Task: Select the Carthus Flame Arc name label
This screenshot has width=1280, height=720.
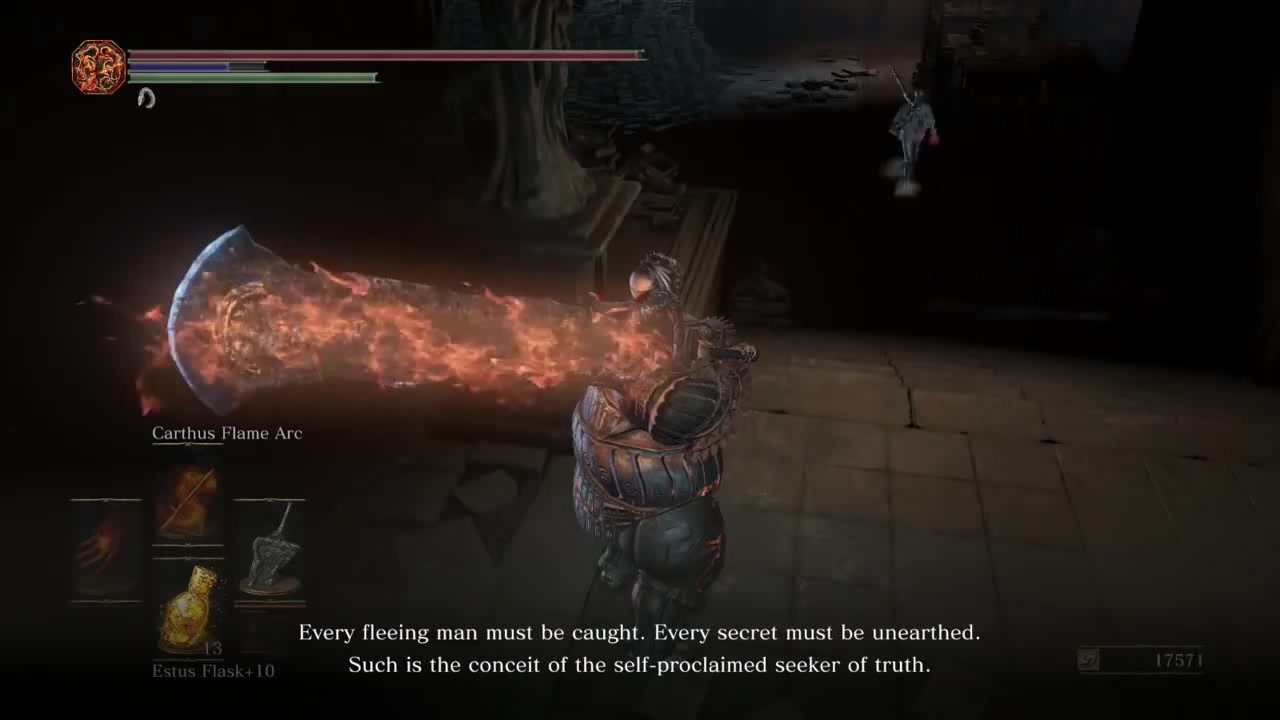Action: (227, 433)
